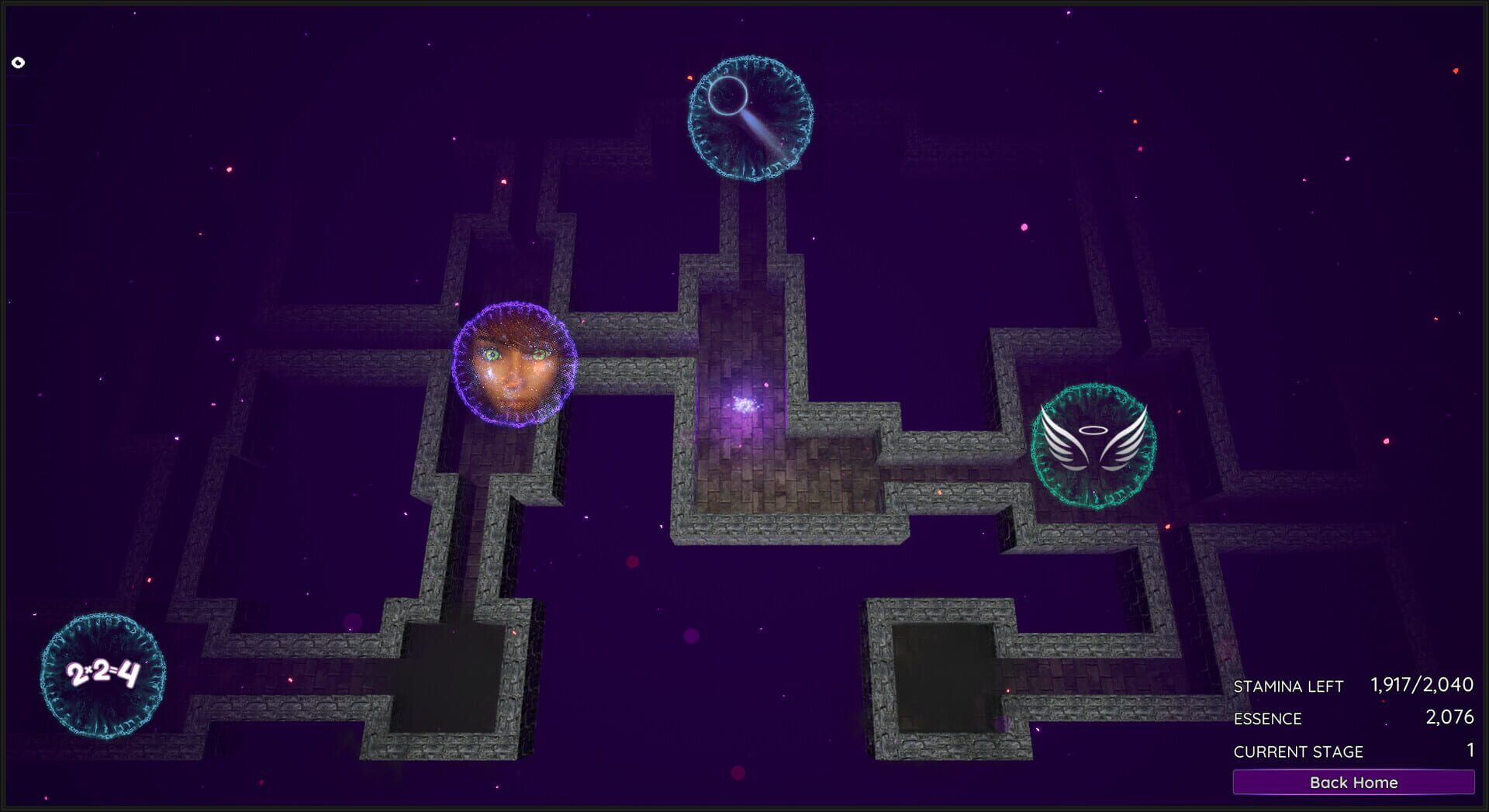Viewport: 1489px width, 812px height.
Task: Click the STAMINA LEFT label
Action: pyautogui.click(x=1287, y=687)
